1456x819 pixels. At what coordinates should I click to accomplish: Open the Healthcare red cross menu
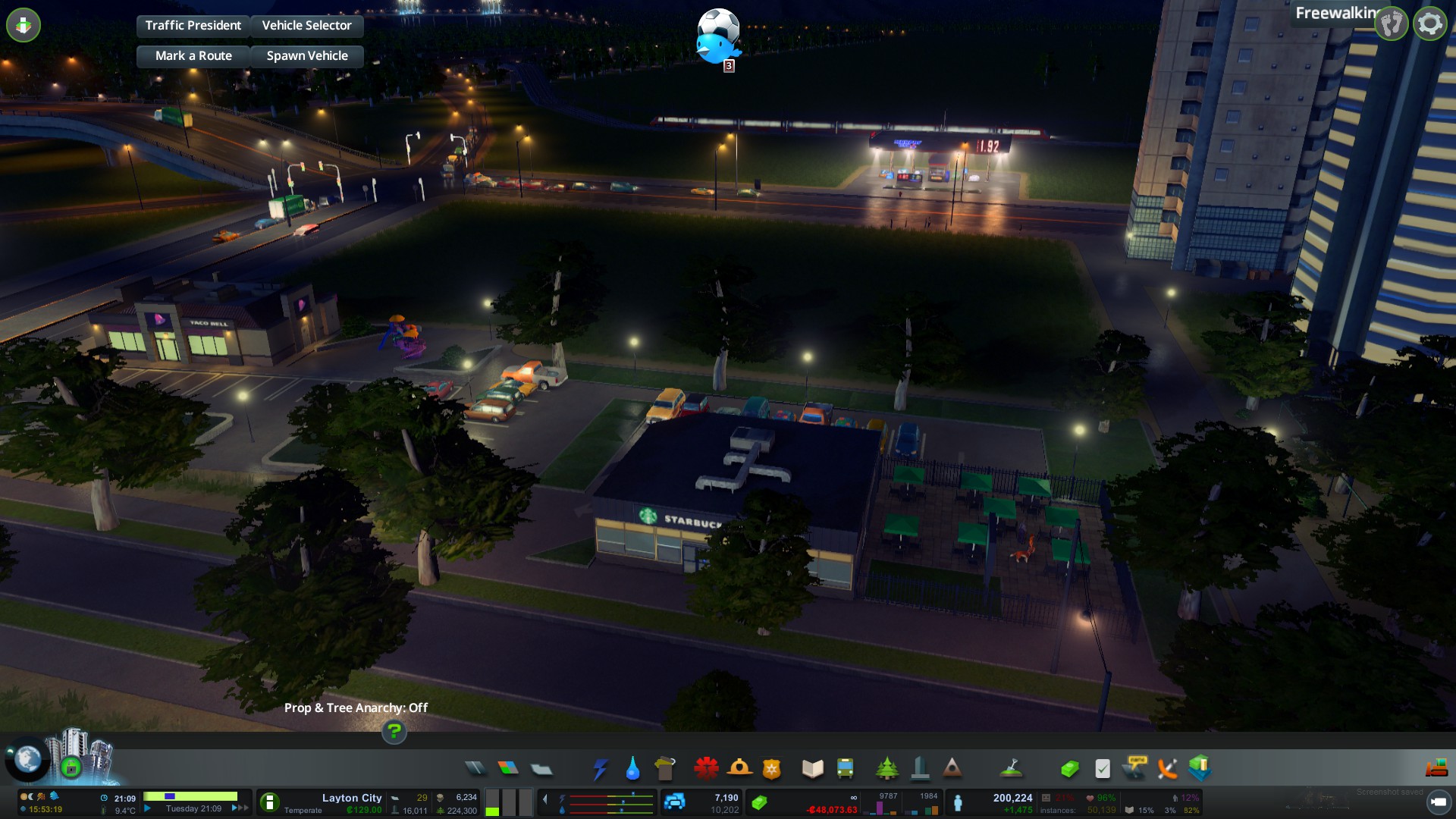[x=706, y=769]
